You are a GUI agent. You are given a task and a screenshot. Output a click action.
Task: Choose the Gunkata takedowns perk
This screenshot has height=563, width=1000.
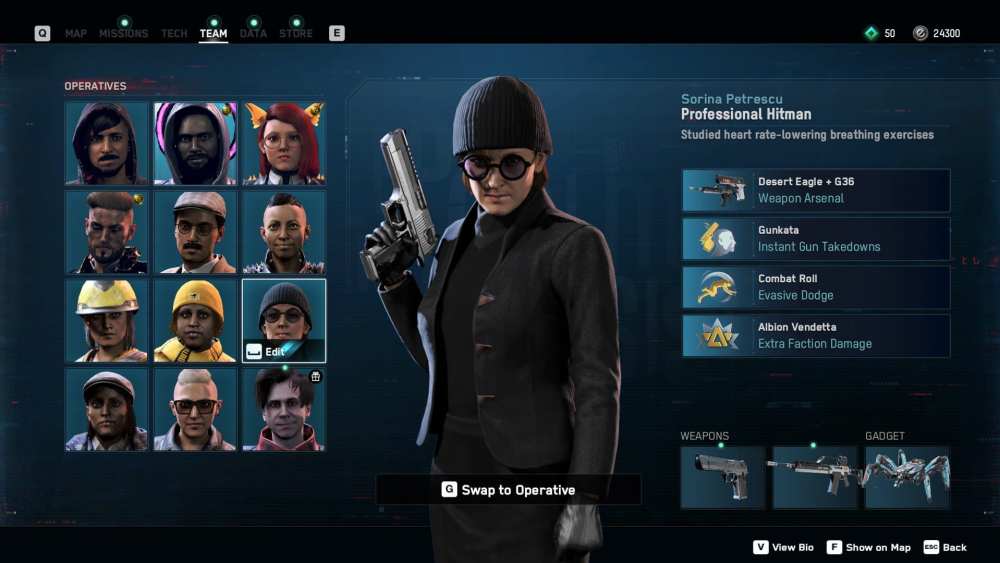(815, 239)
